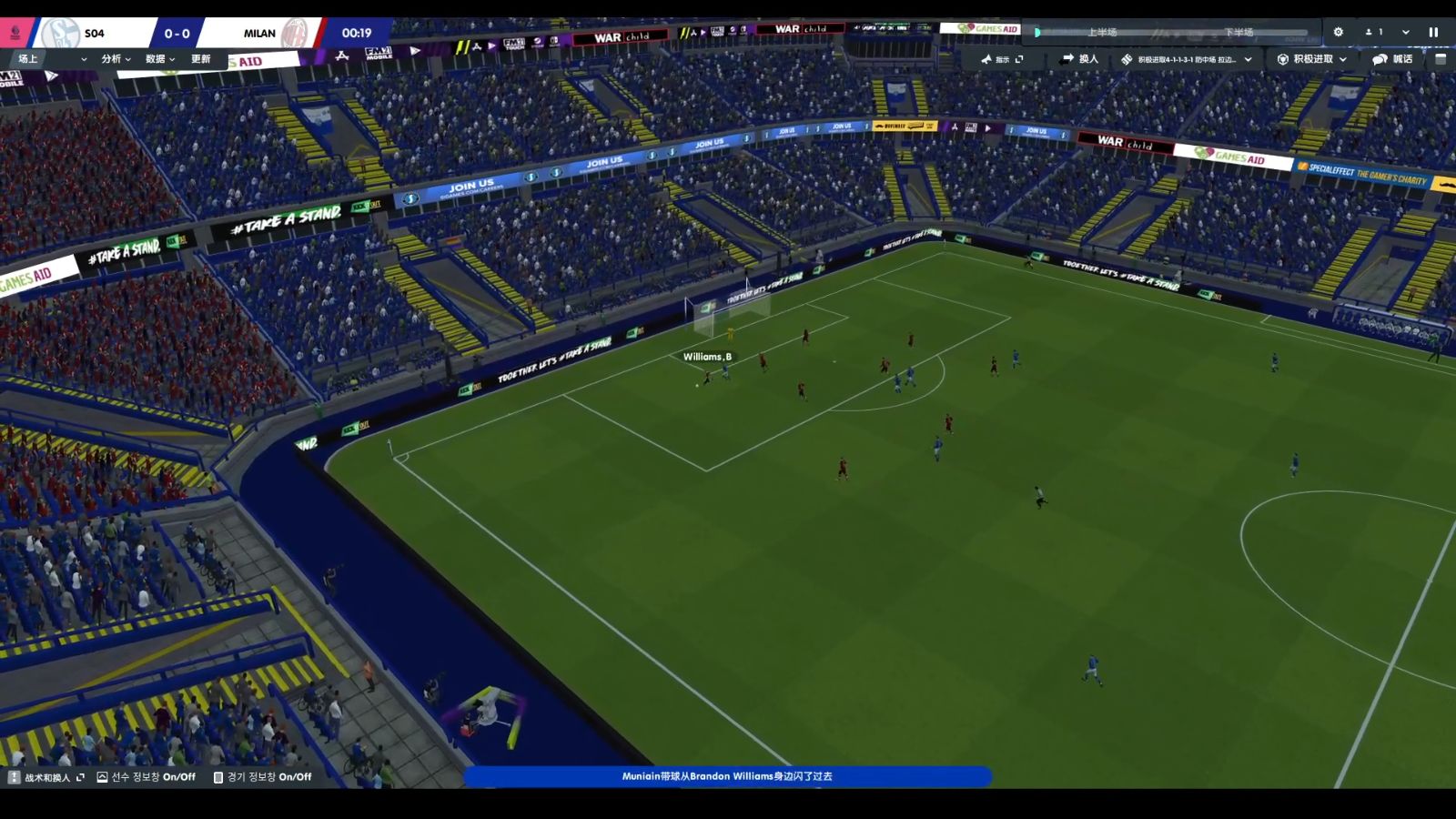Expand the 4-1-1-3-1 tactic dropdown
1456x819 pixels.
(1187, 59)
